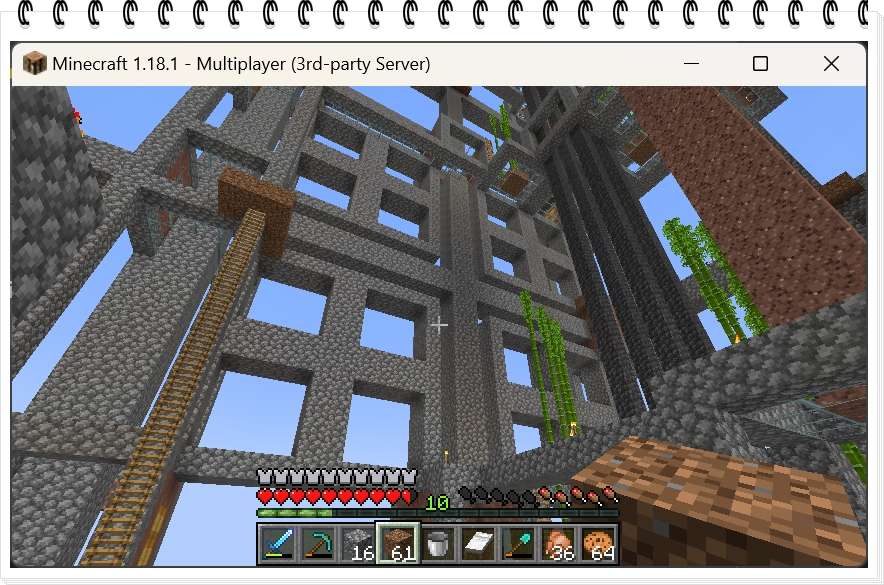The height and width of the screenshot is (585, 884).
Task: Choose the gravel stack of 16
Action: pyautogui.click(x=357, y=544)
